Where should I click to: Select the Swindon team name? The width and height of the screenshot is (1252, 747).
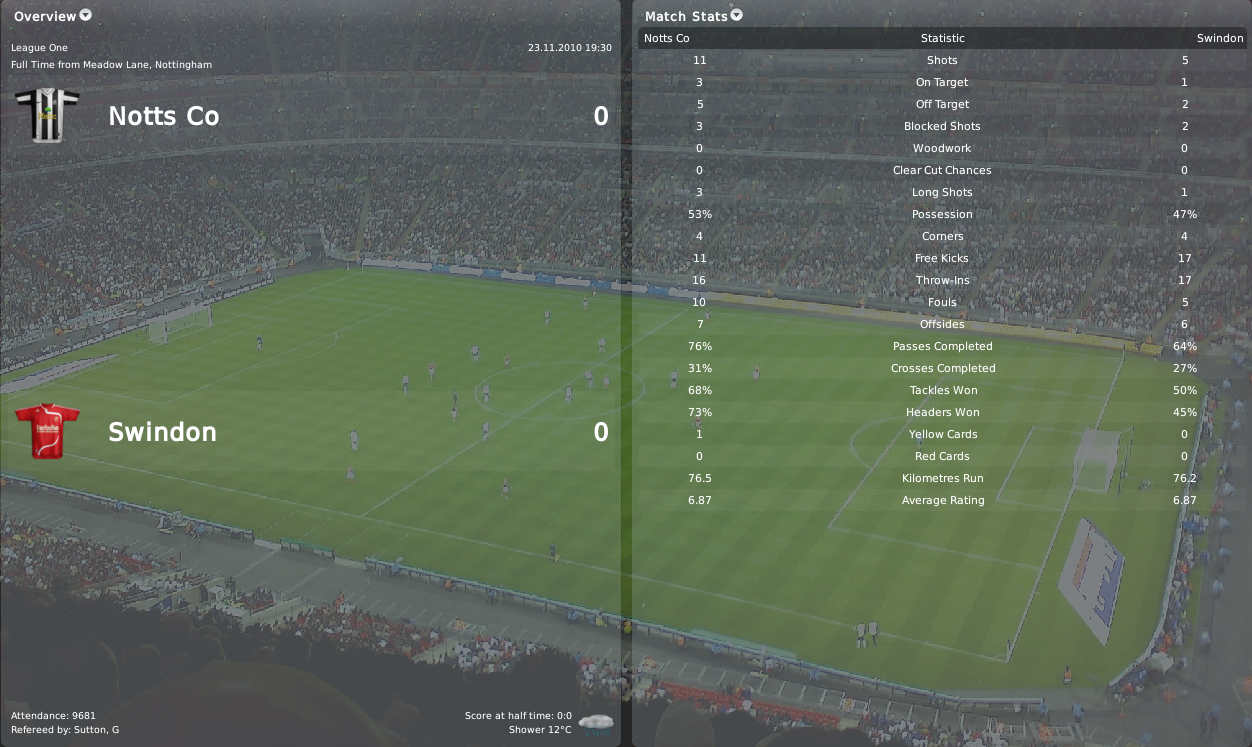(162, 432)
